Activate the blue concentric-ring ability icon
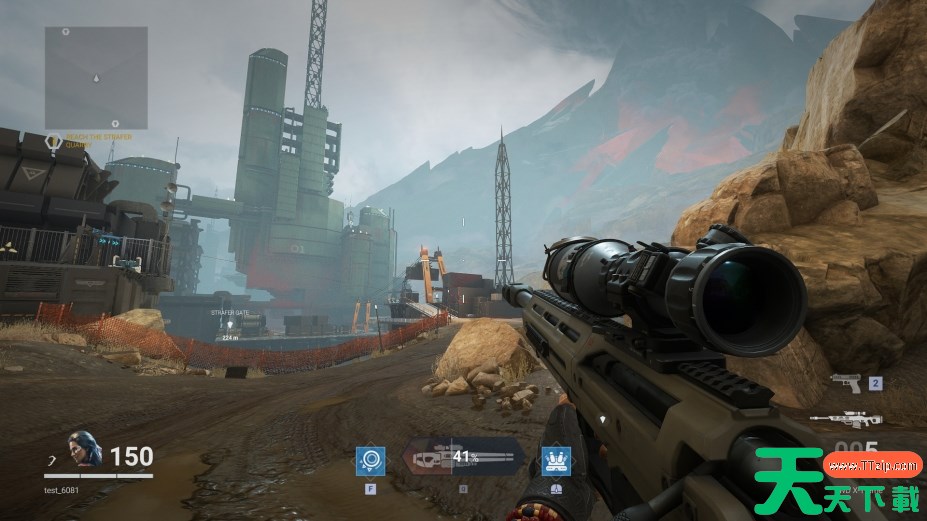The width and height of the screenshot is (927, 521). click(x=371, y=461)
